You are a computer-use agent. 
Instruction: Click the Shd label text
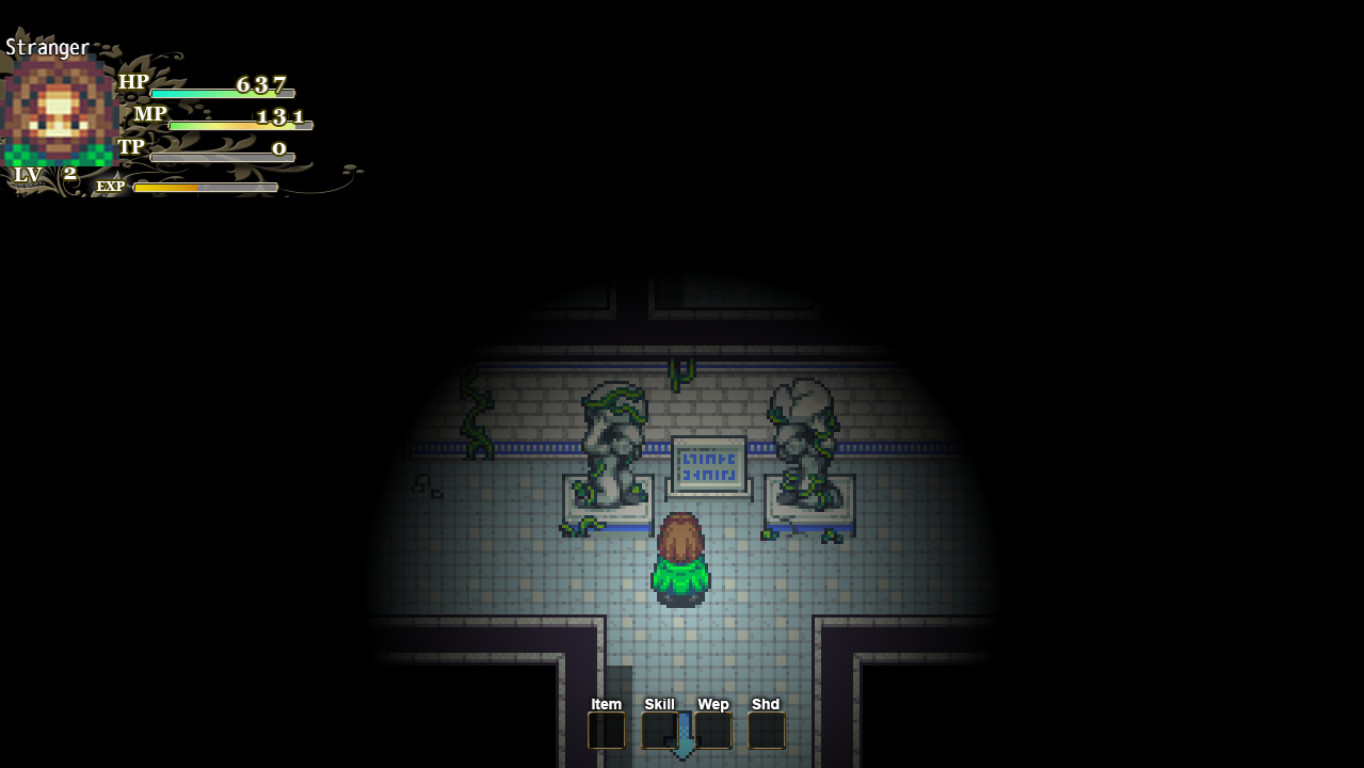[766, 704]
